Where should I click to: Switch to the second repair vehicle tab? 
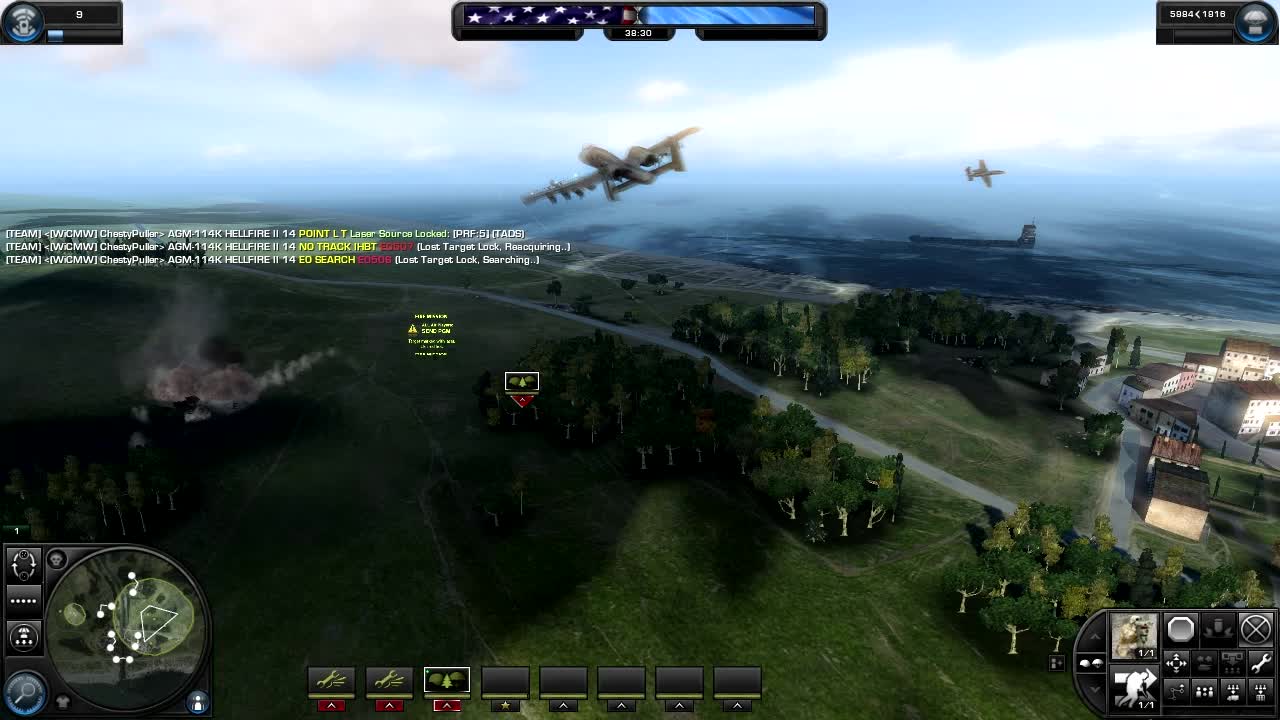388,680
